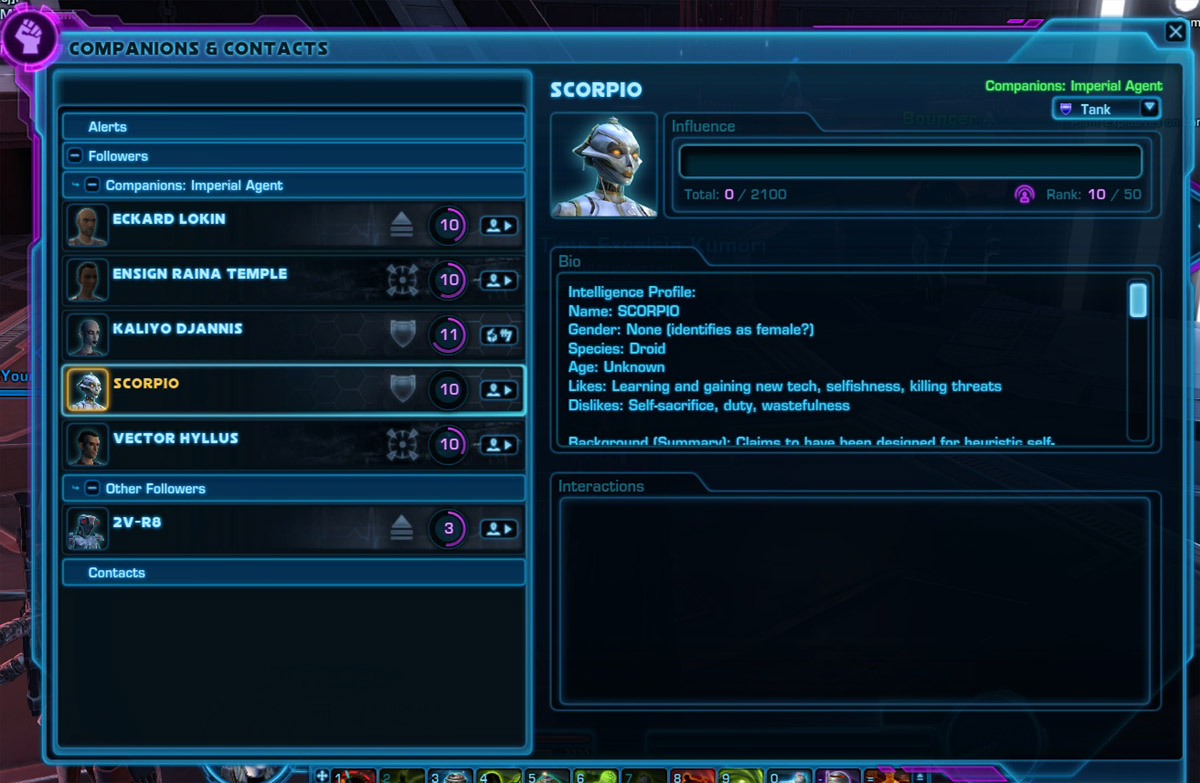1200x783 pixels.
Task: Summon SCORPIO with her summon button
Action: [x=499, y=390]
